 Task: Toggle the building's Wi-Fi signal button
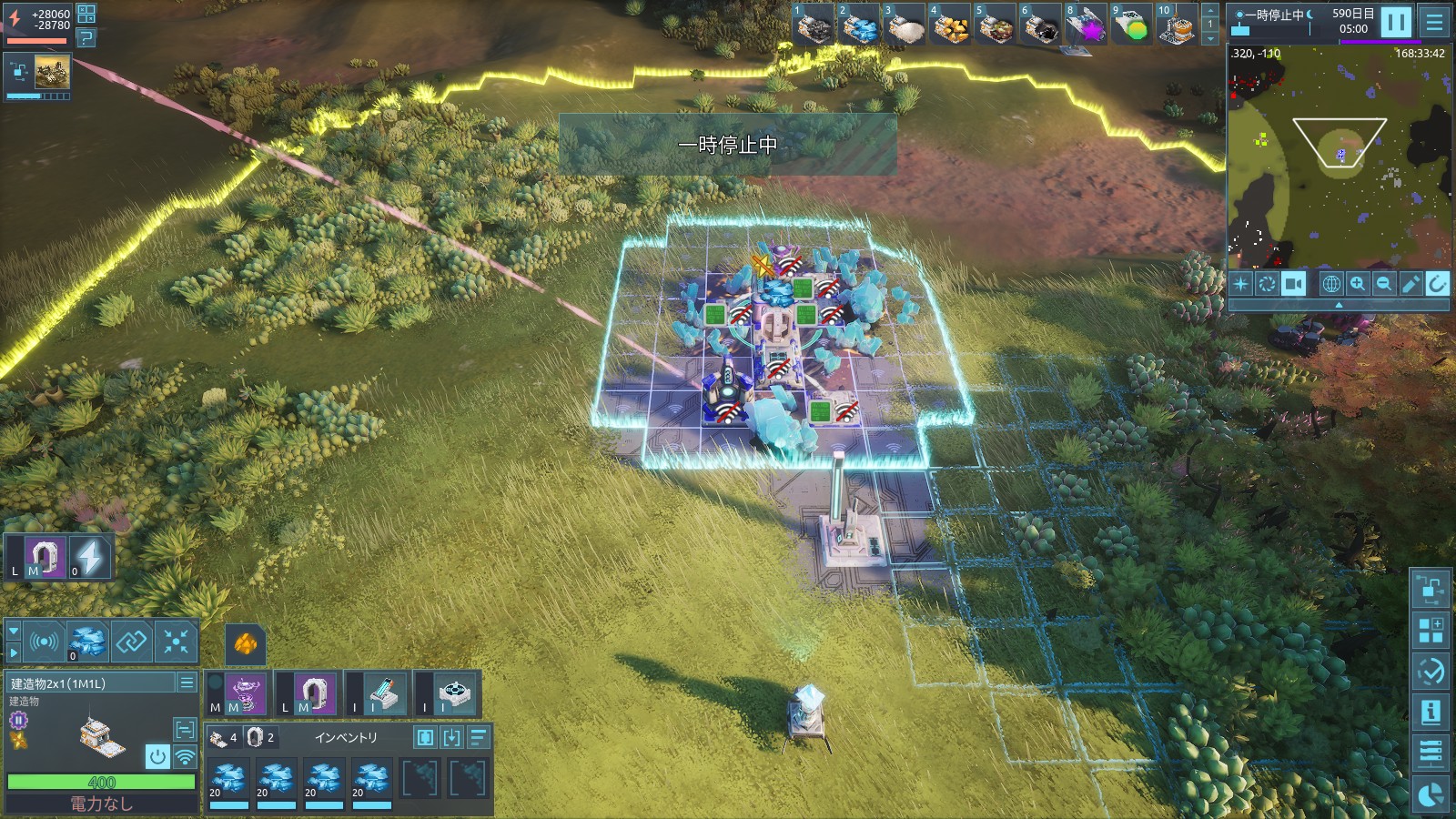[185, 756]
